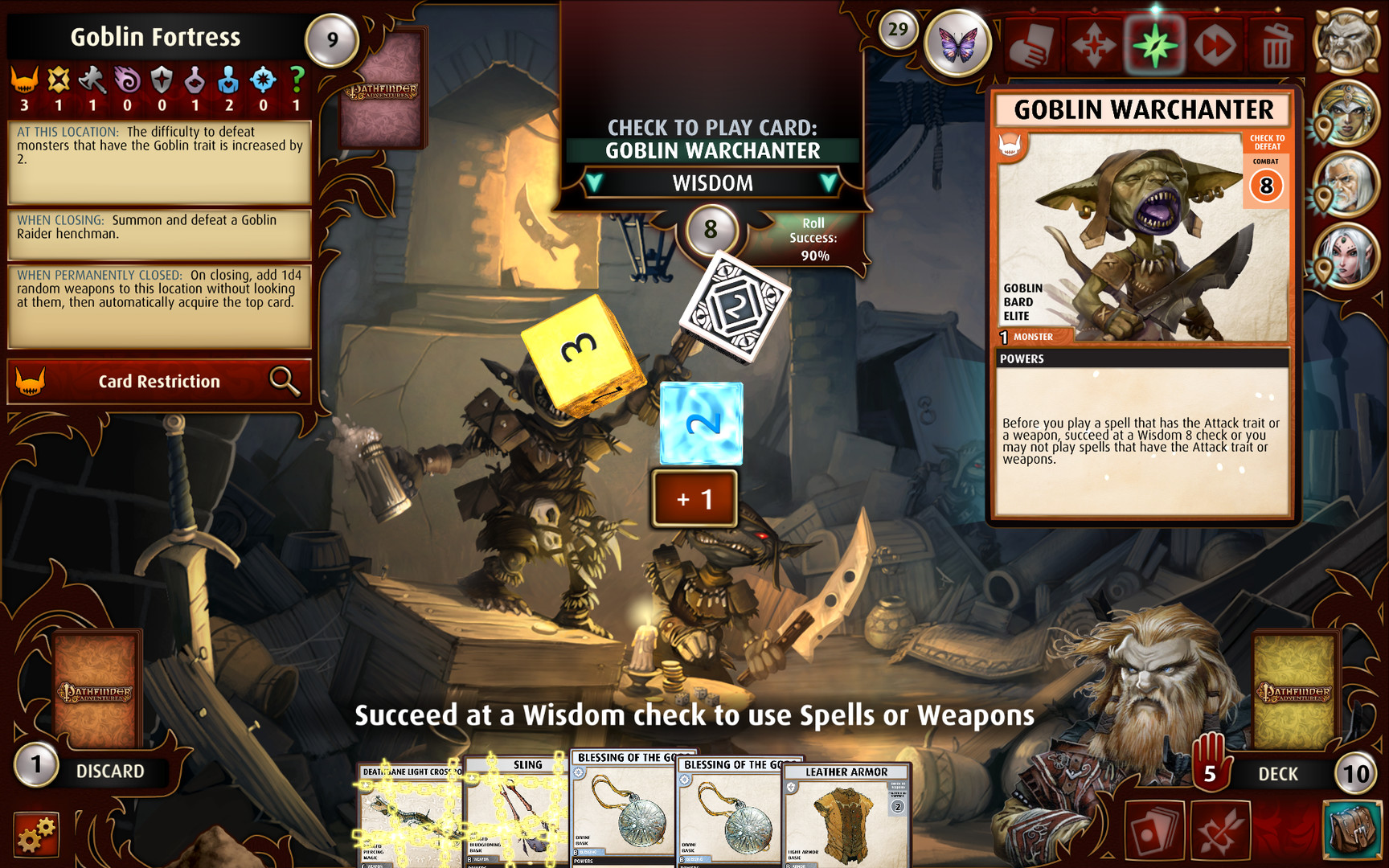Expand the right chevron on the Wisdom banner
1389x868 pixels.
[x=828, y=183]
